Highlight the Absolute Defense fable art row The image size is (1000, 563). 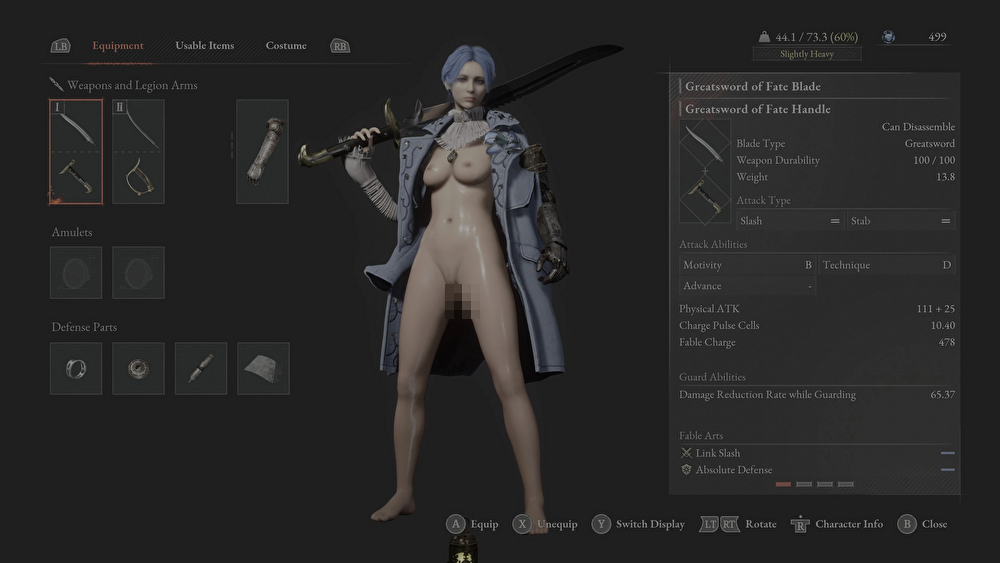tap(815, 470)
